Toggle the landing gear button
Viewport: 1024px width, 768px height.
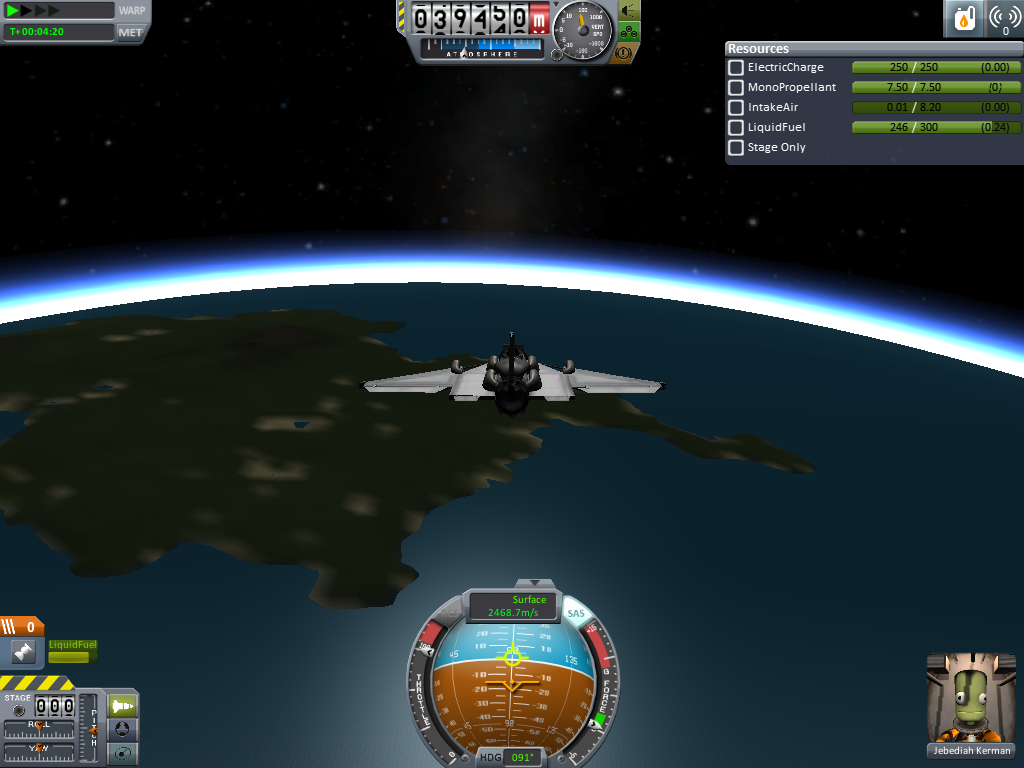coord(629,32)
